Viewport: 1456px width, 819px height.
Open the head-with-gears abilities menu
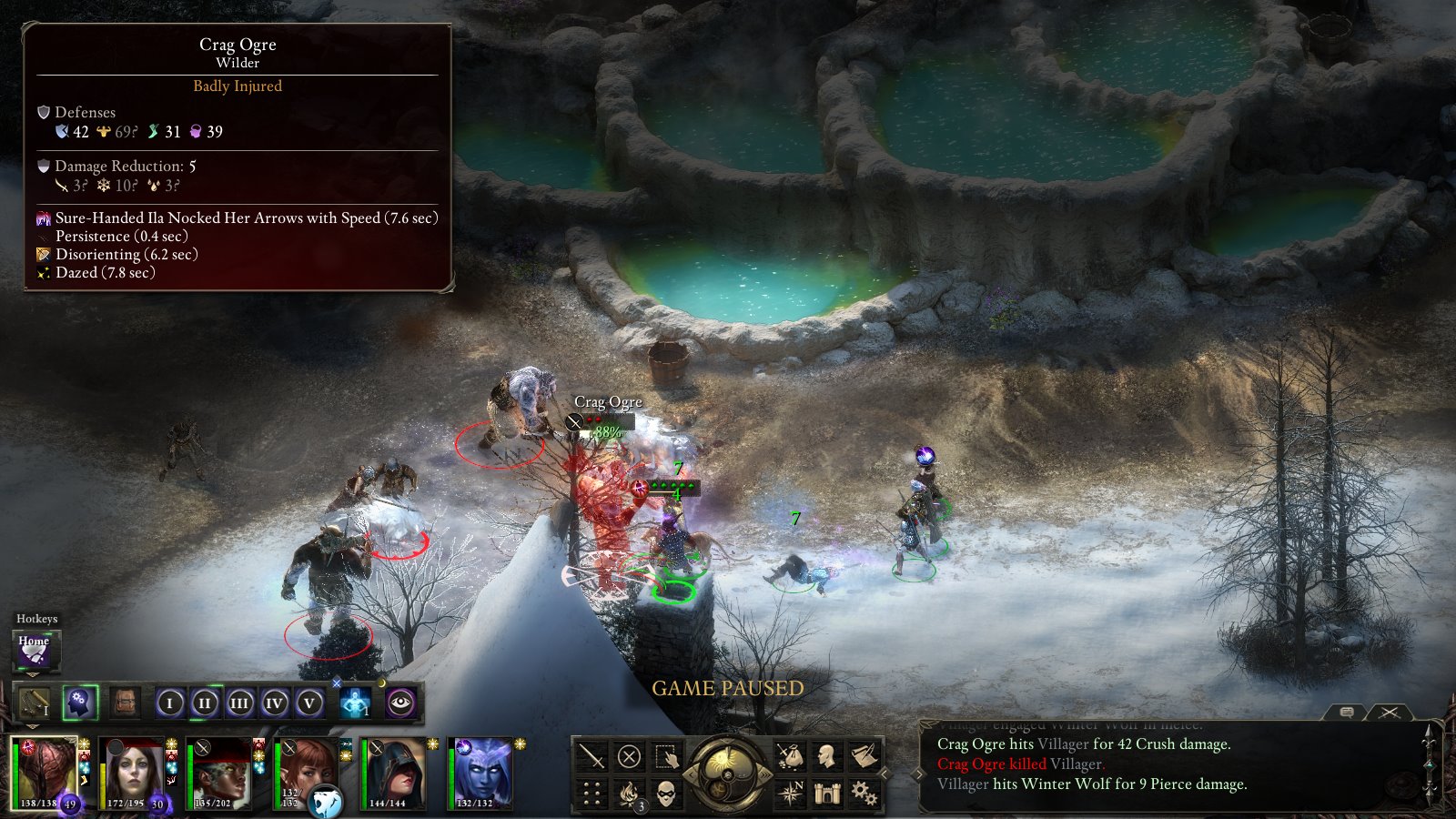point(80,703)
